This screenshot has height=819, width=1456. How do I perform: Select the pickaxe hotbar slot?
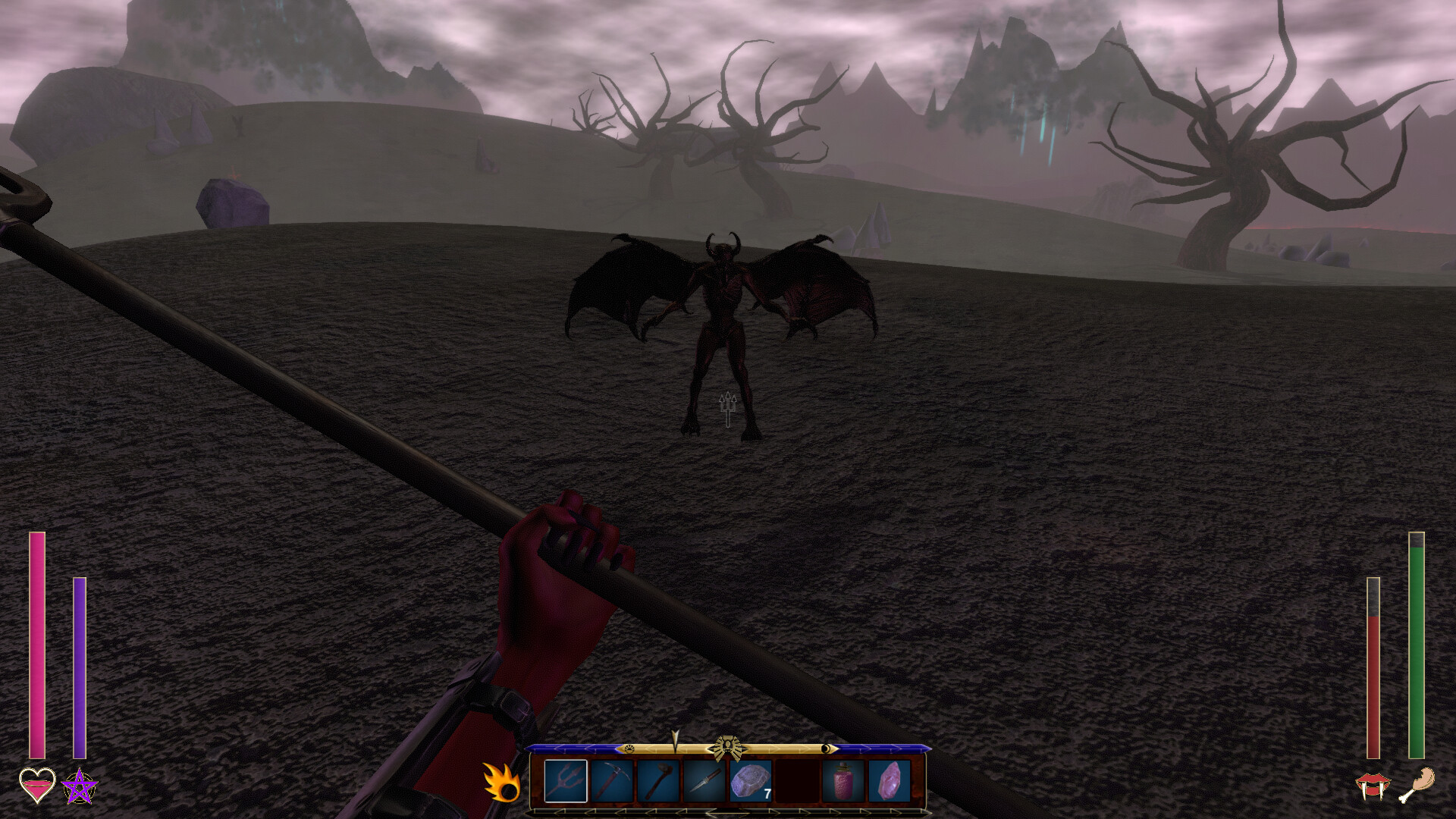[x=613, y=781]
